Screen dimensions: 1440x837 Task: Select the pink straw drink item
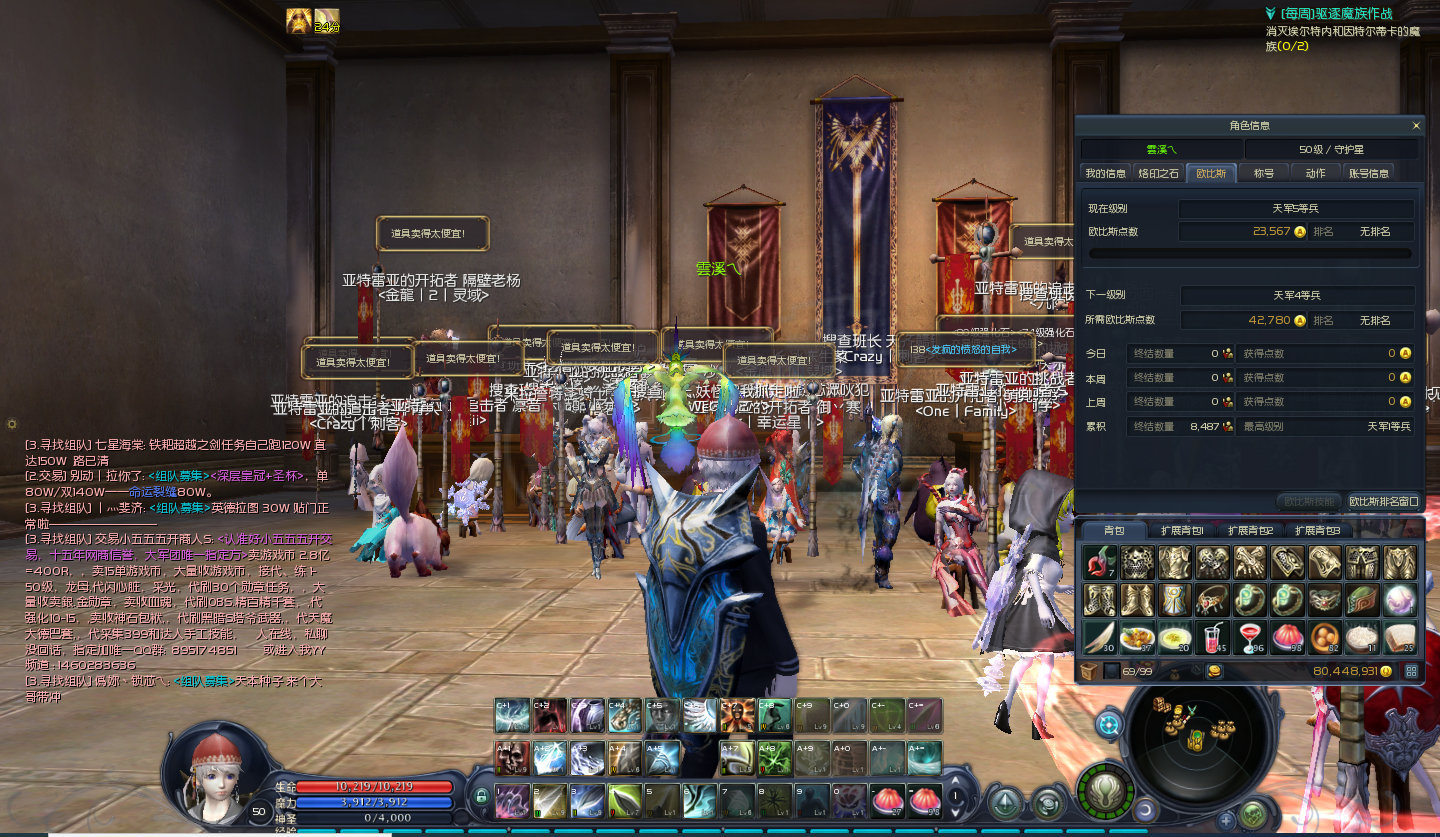pos(1210,637)
